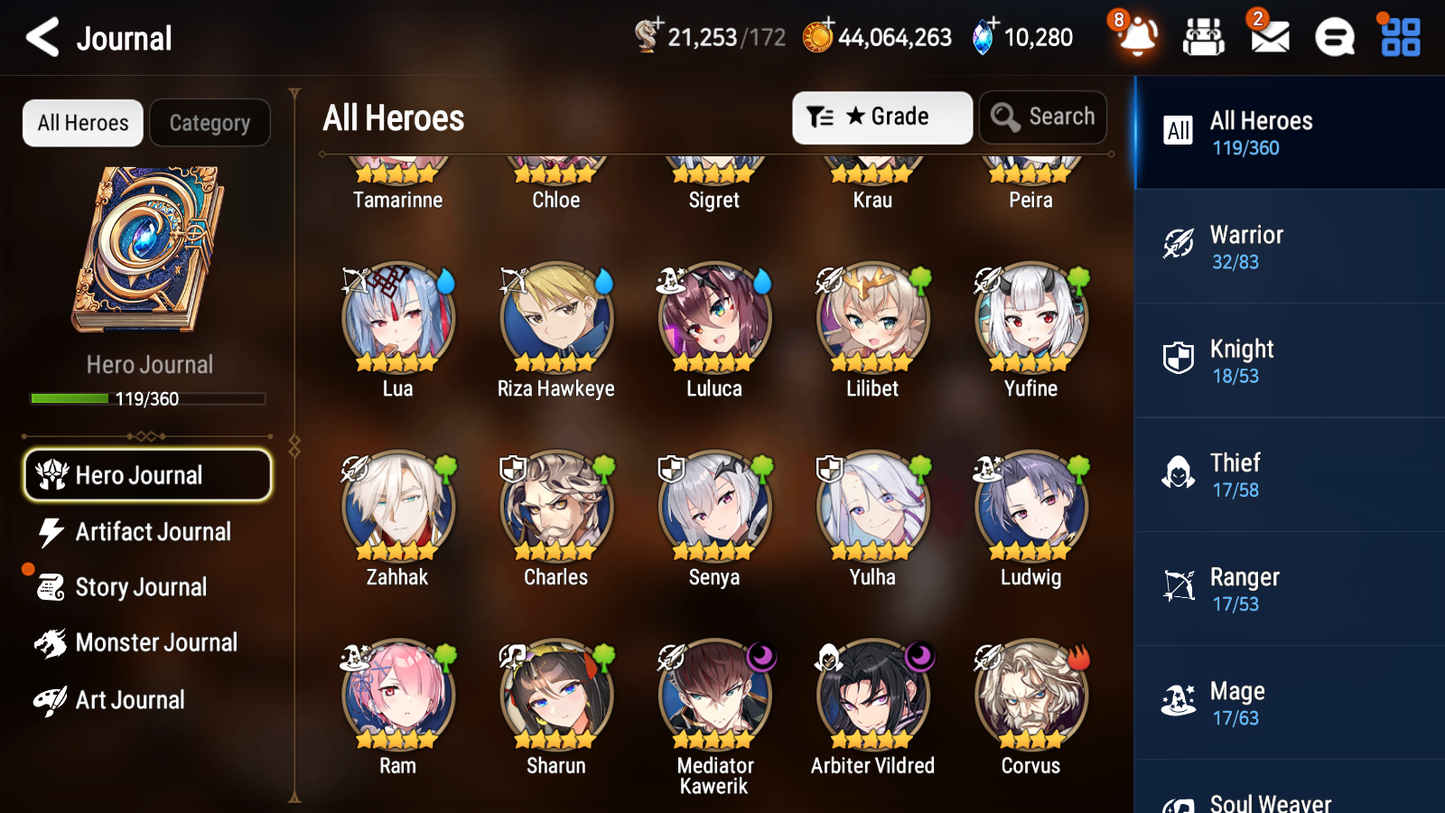Open the Search bar

click(1043, 117)
